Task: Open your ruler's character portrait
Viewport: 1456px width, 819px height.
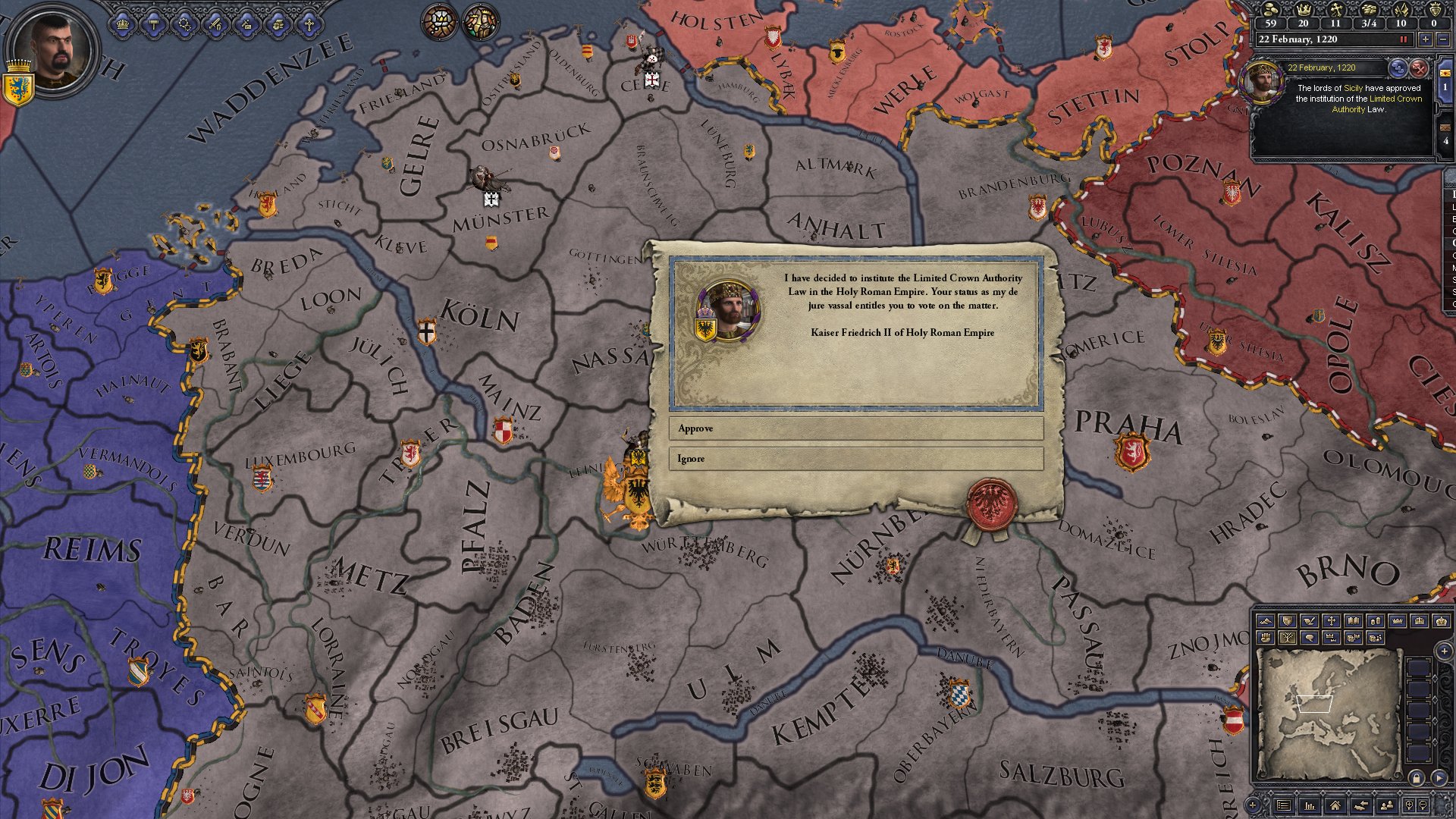Action: [52, 51]
